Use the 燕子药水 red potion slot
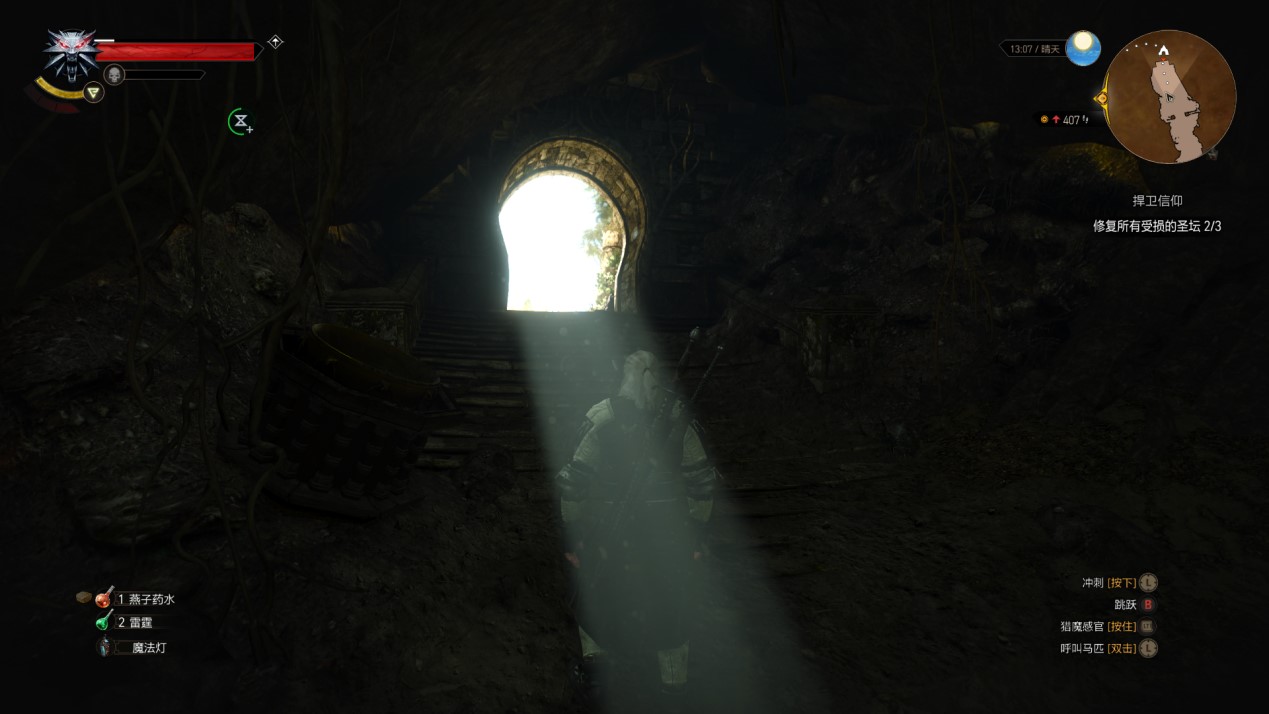Image resolution: width=1269 pixels, height=714 pixels. tap(105, 598)
